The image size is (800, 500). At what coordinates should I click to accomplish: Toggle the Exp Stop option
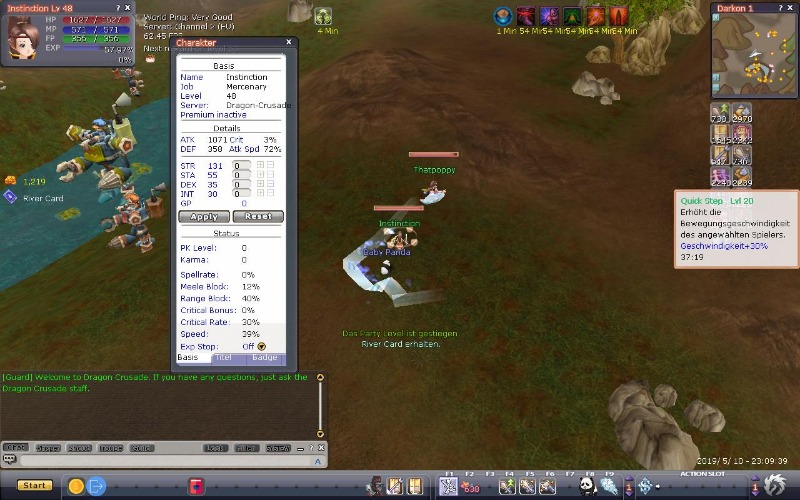click(262, 346)
